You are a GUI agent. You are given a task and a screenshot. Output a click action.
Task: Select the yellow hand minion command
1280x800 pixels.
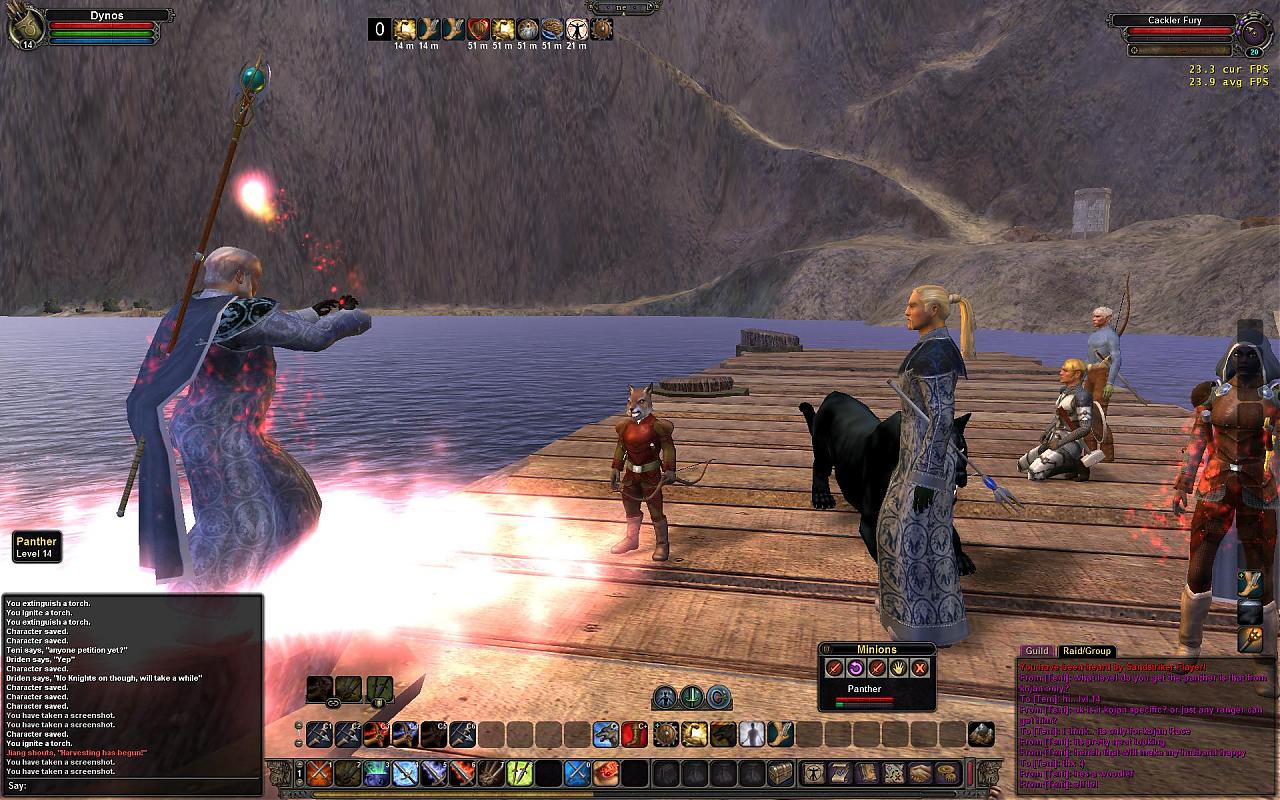pyautogui.click(x=898, y=668)
